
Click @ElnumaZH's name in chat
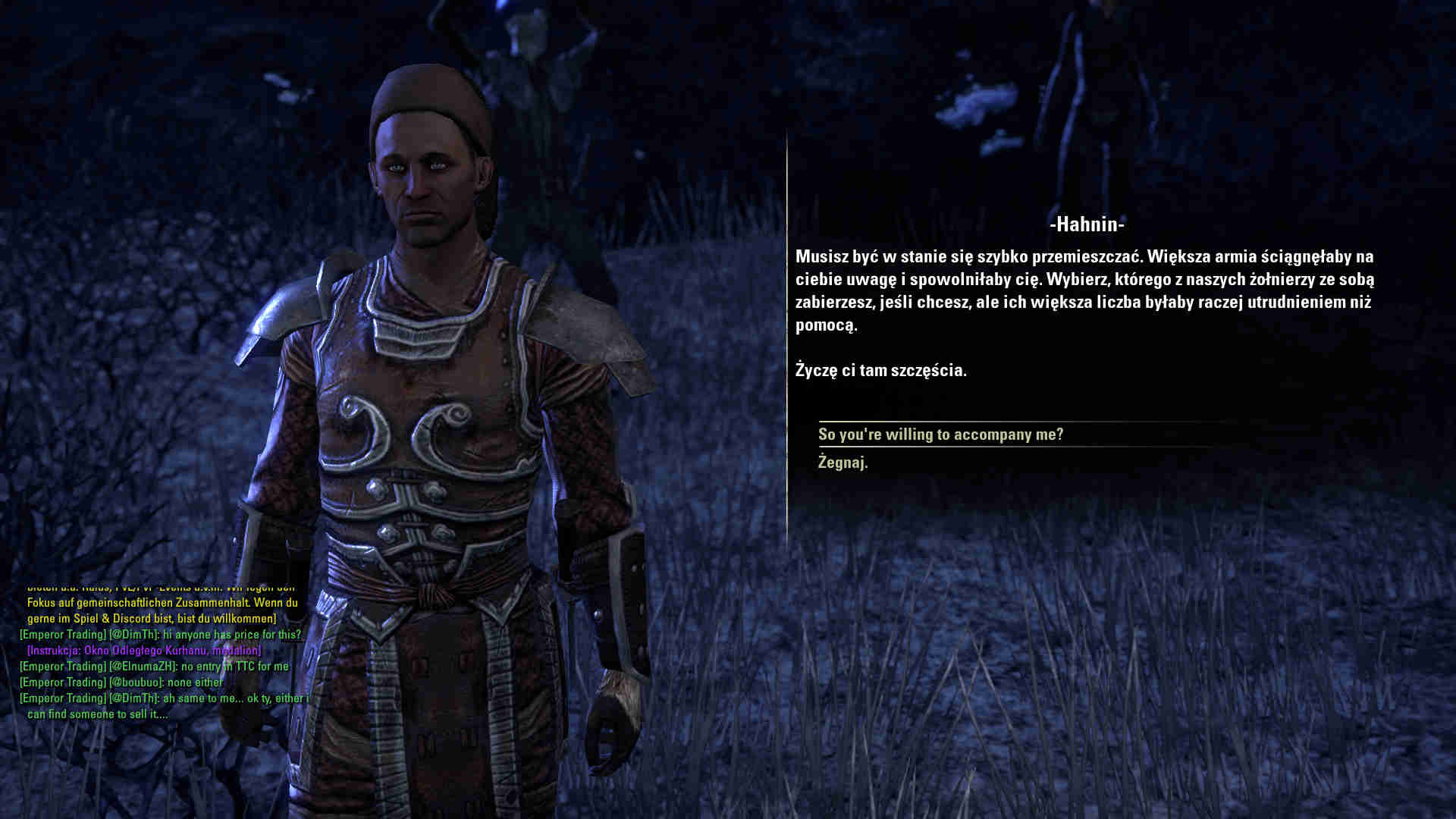coord(143,667)
